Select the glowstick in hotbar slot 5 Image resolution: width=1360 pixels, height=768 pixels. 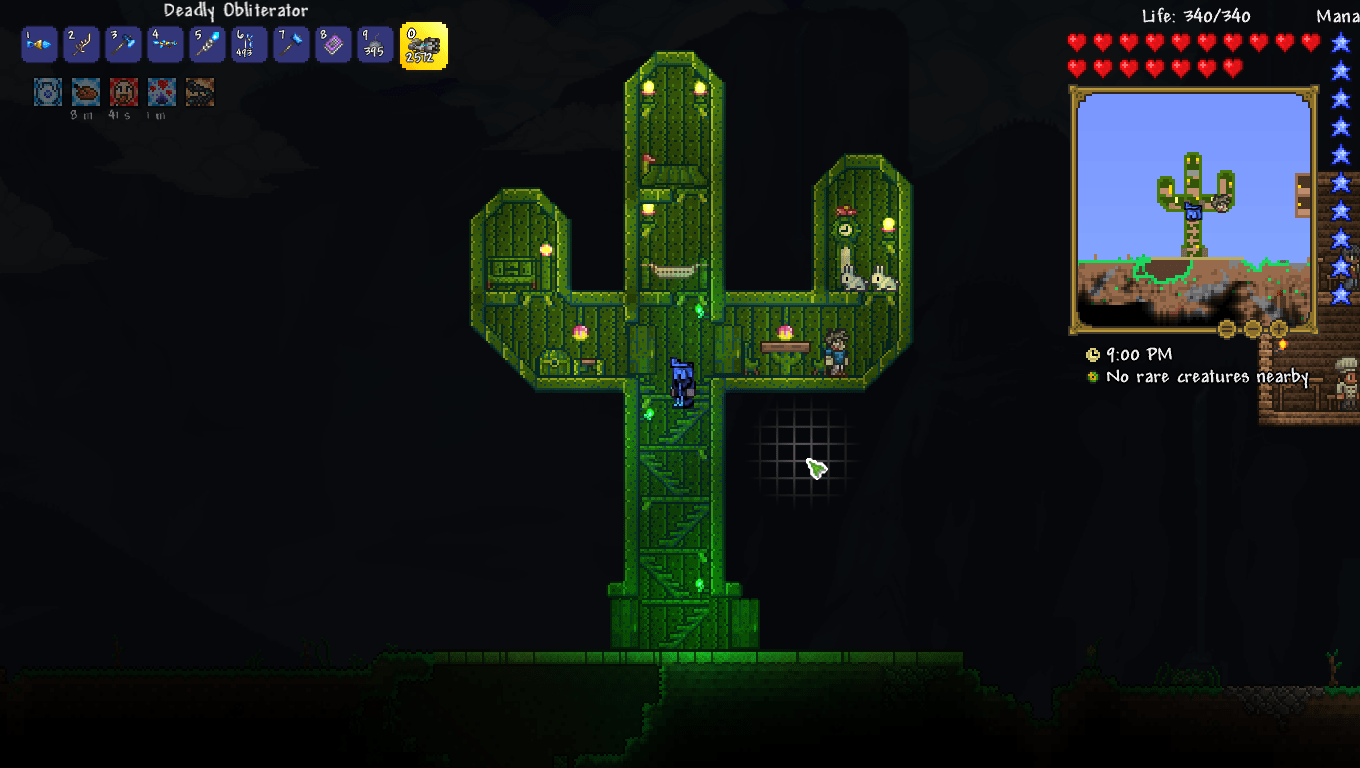(x=207, y=44)
